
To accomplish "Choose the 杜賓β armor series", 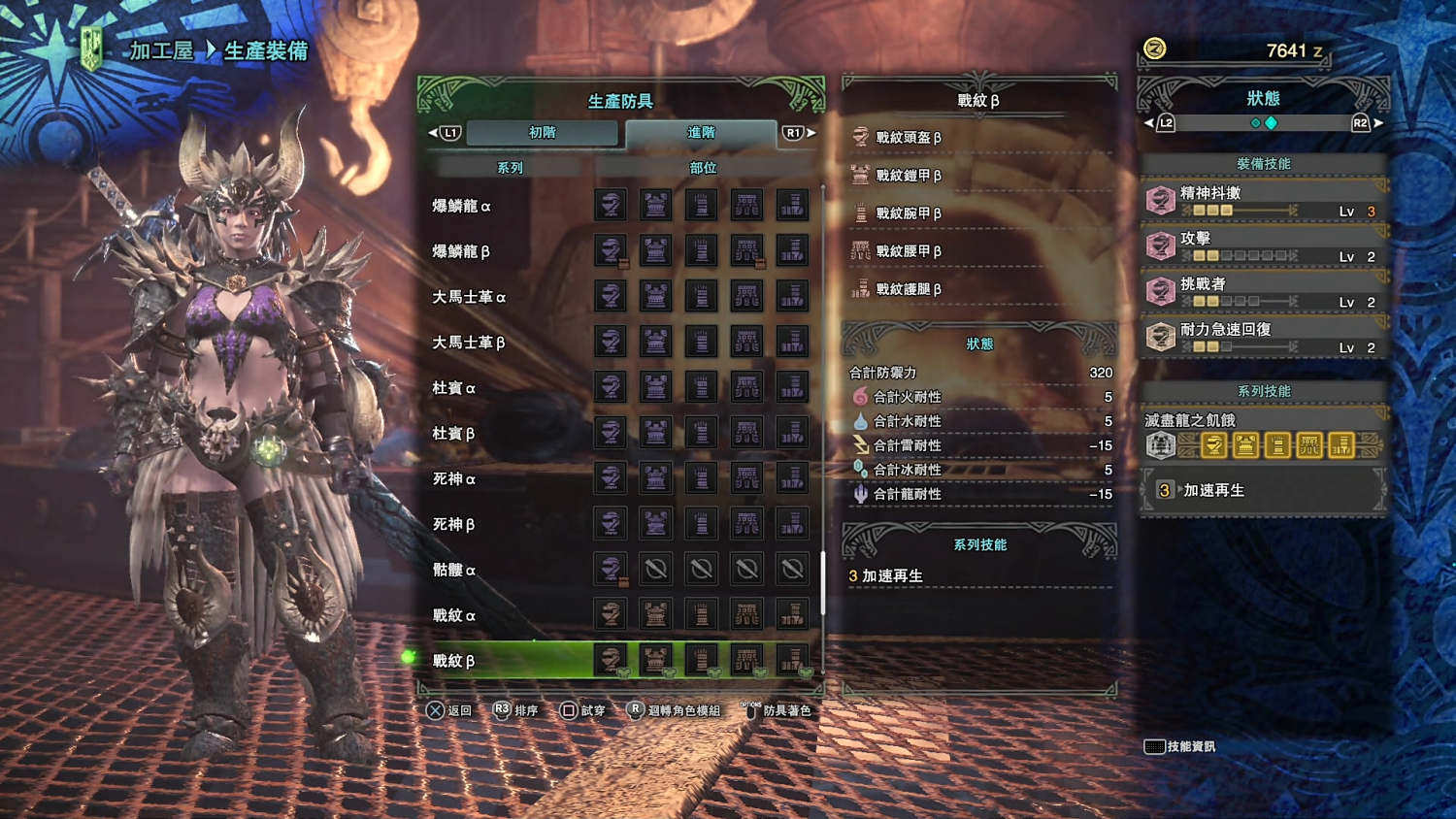I will click(x=454, y=434).
